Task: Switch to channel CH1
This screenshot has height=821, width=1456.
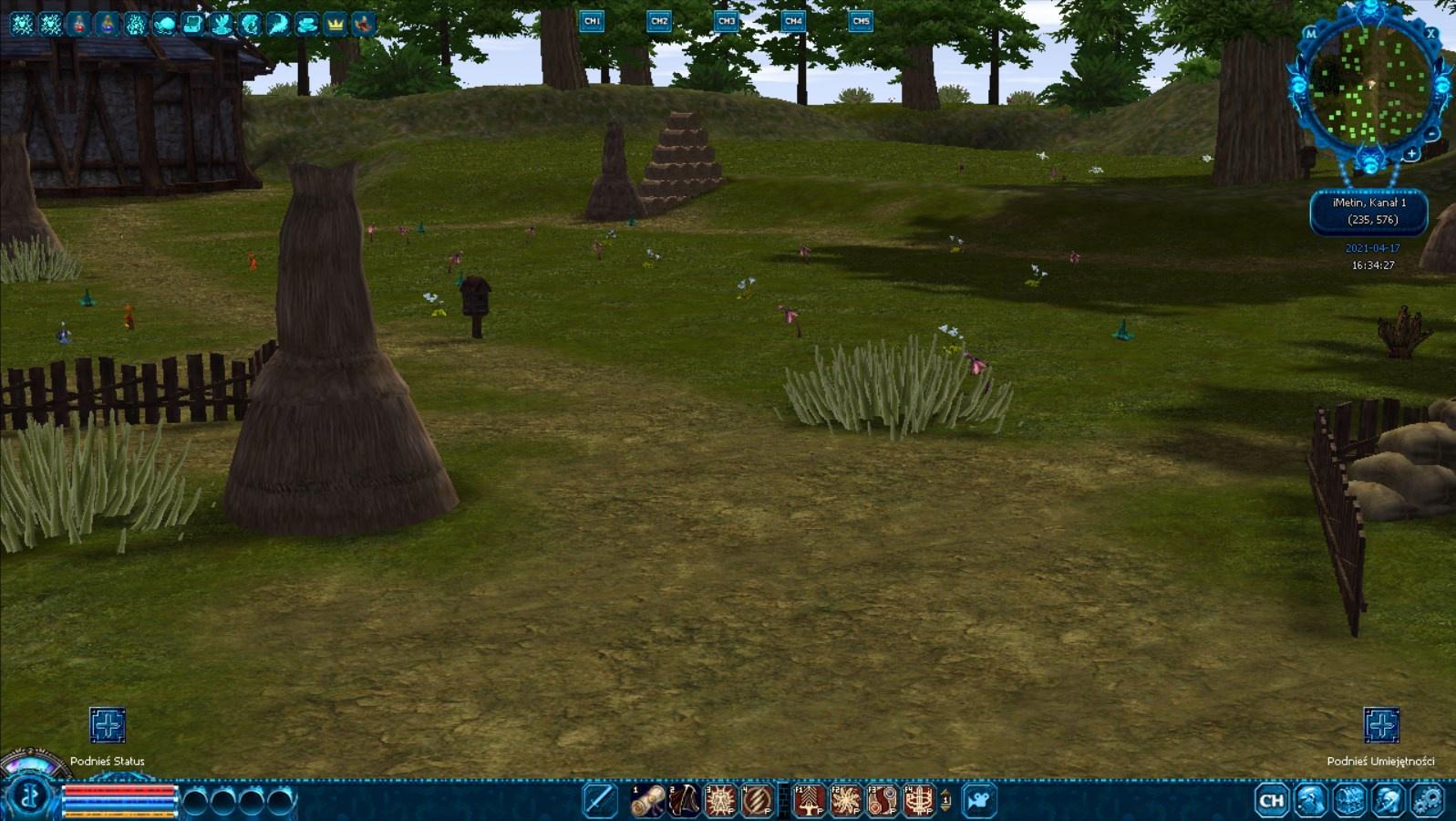Action: [x=592, y=21]
